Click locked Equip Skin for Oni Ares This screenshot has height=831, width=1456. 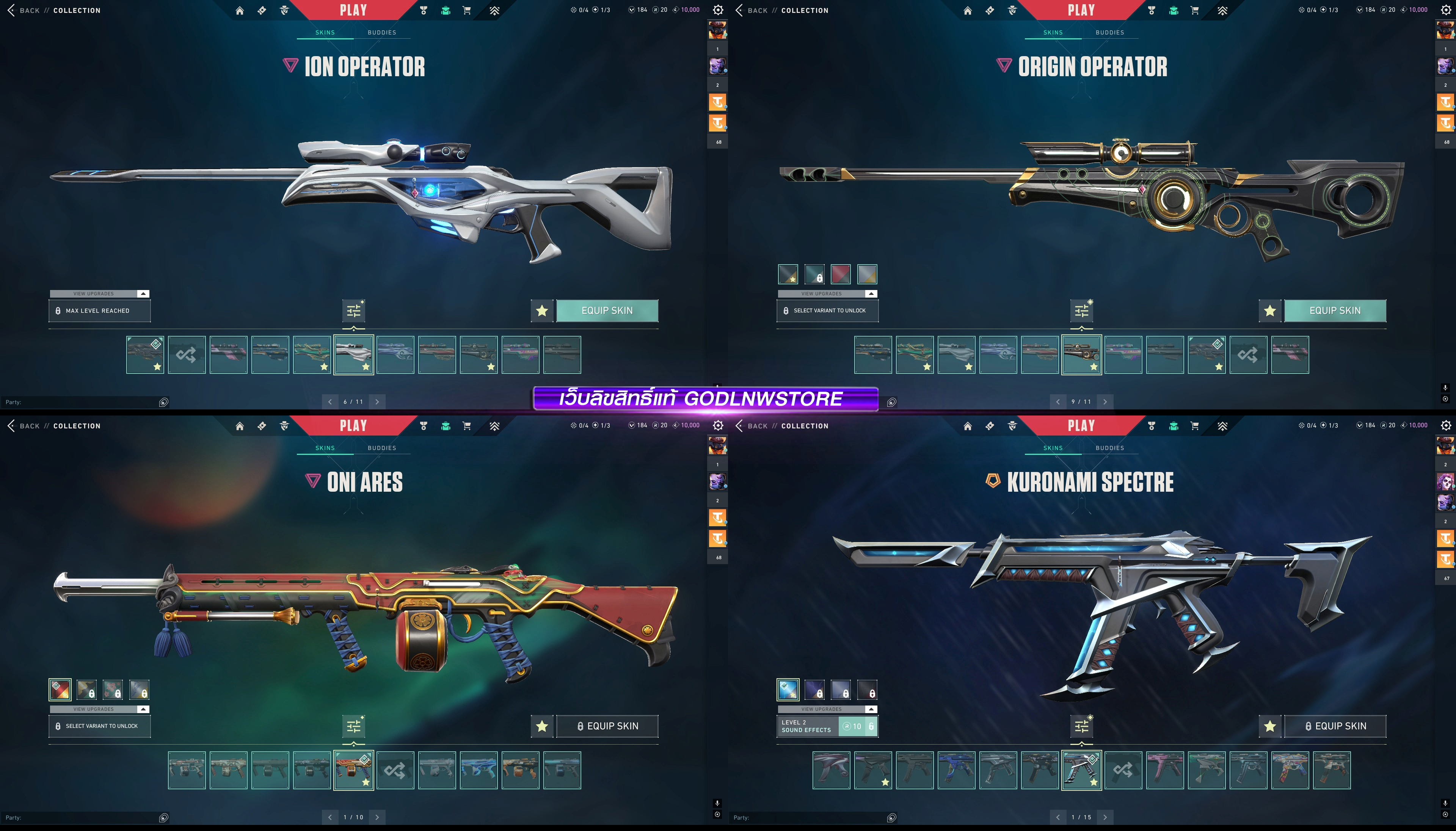point(607,726)
